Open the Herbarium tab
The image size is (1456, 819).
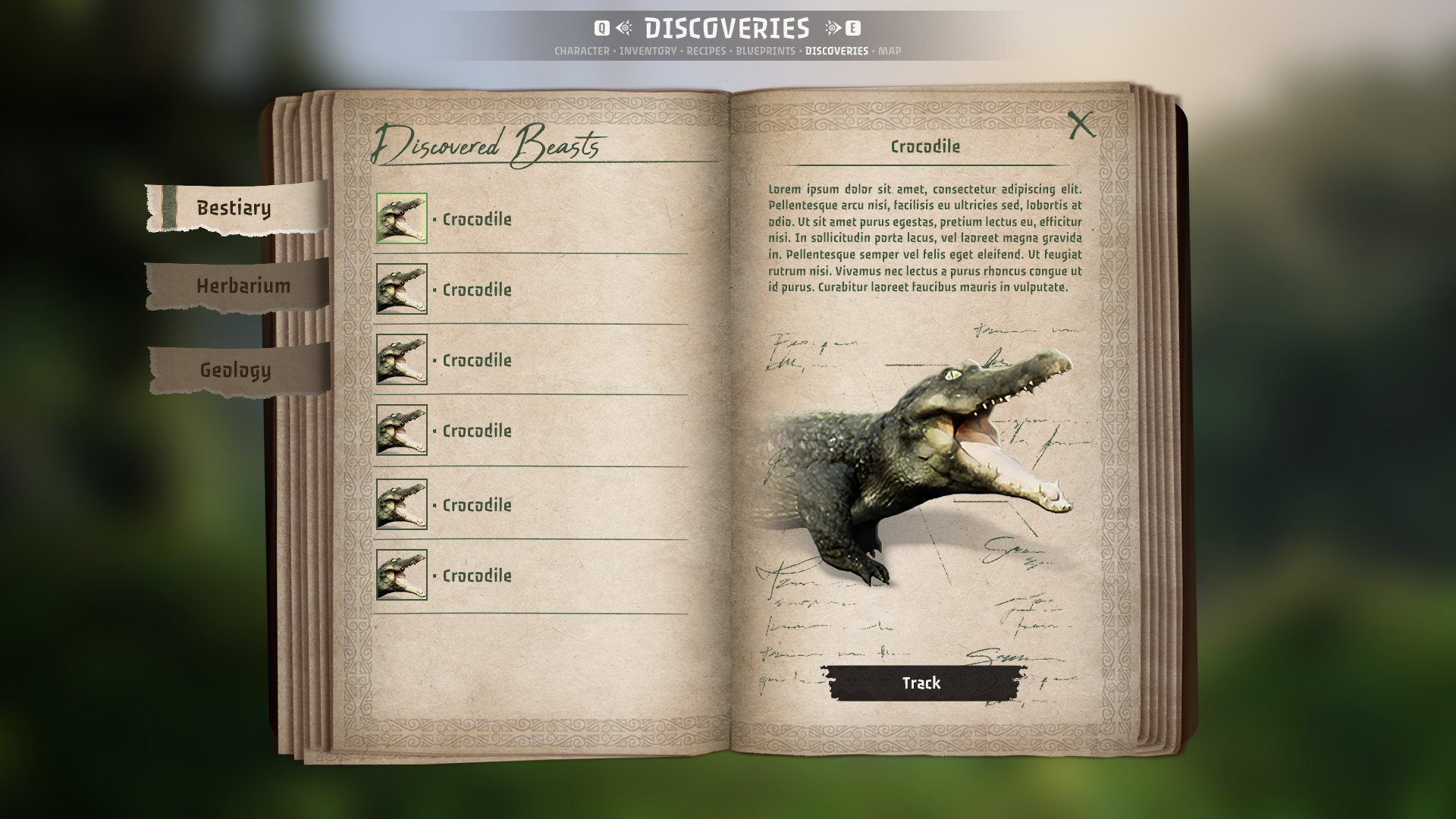click(x=243, y=286)
